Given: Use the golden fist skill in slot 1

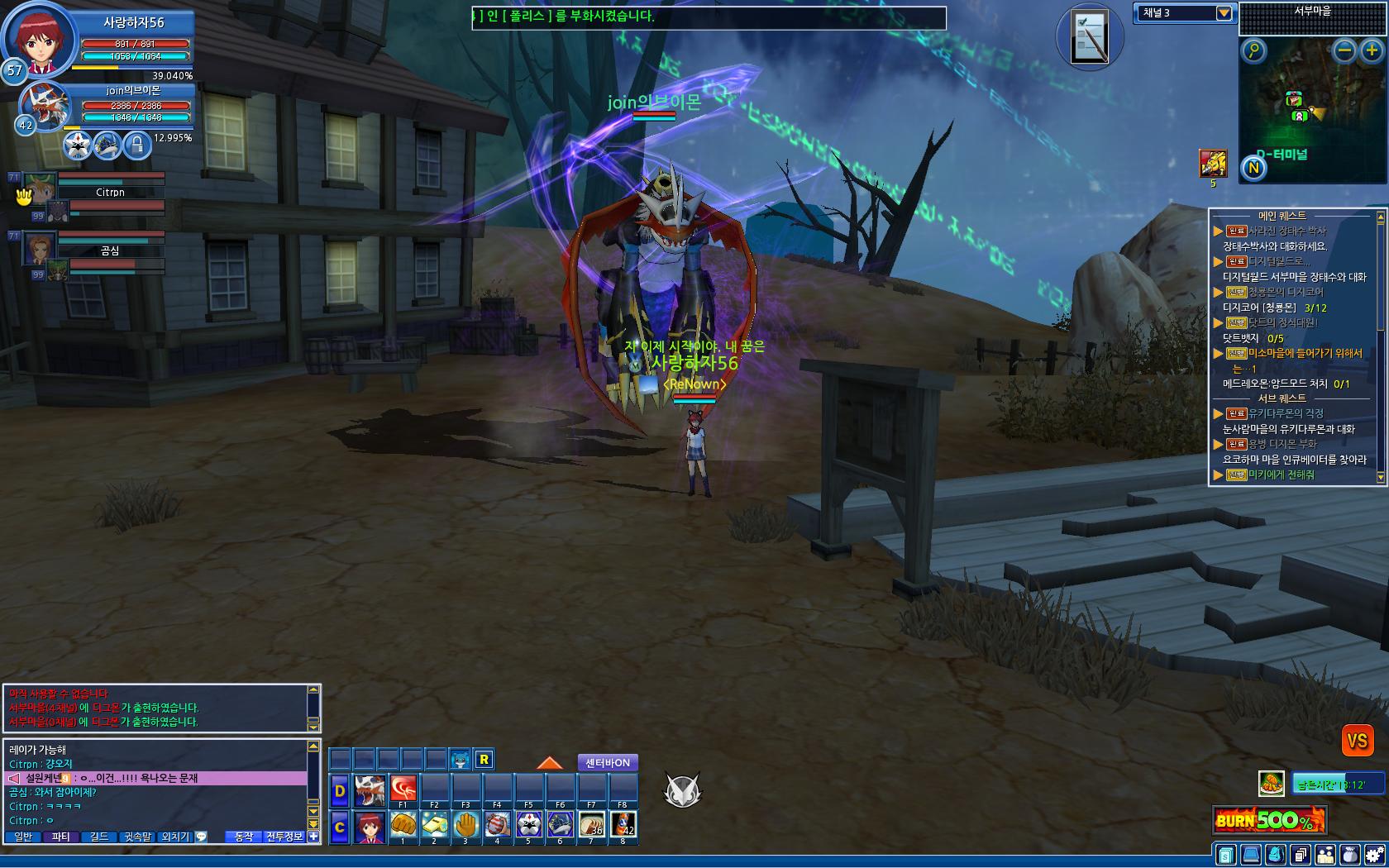Looking at the screenshot, I should (x=403, y=825).
